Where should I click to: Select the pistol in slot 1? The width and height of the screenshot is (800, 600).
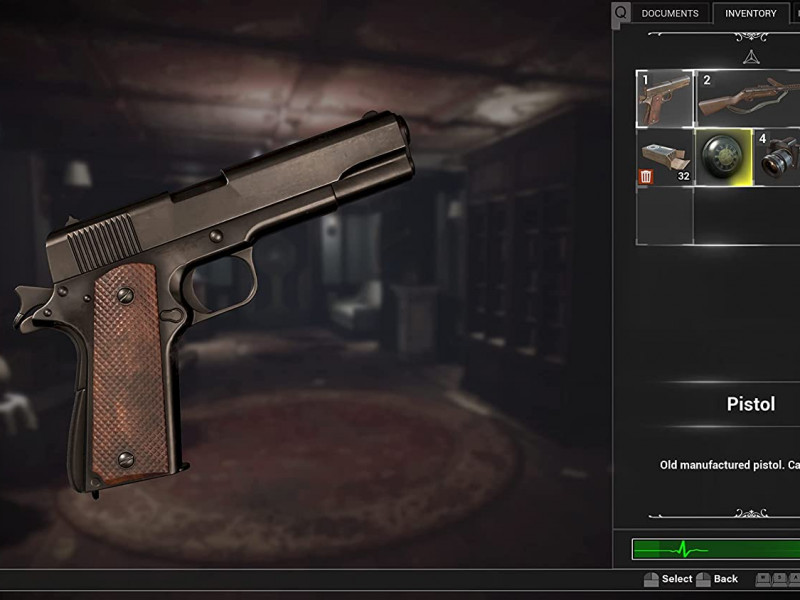pos(665,98)
